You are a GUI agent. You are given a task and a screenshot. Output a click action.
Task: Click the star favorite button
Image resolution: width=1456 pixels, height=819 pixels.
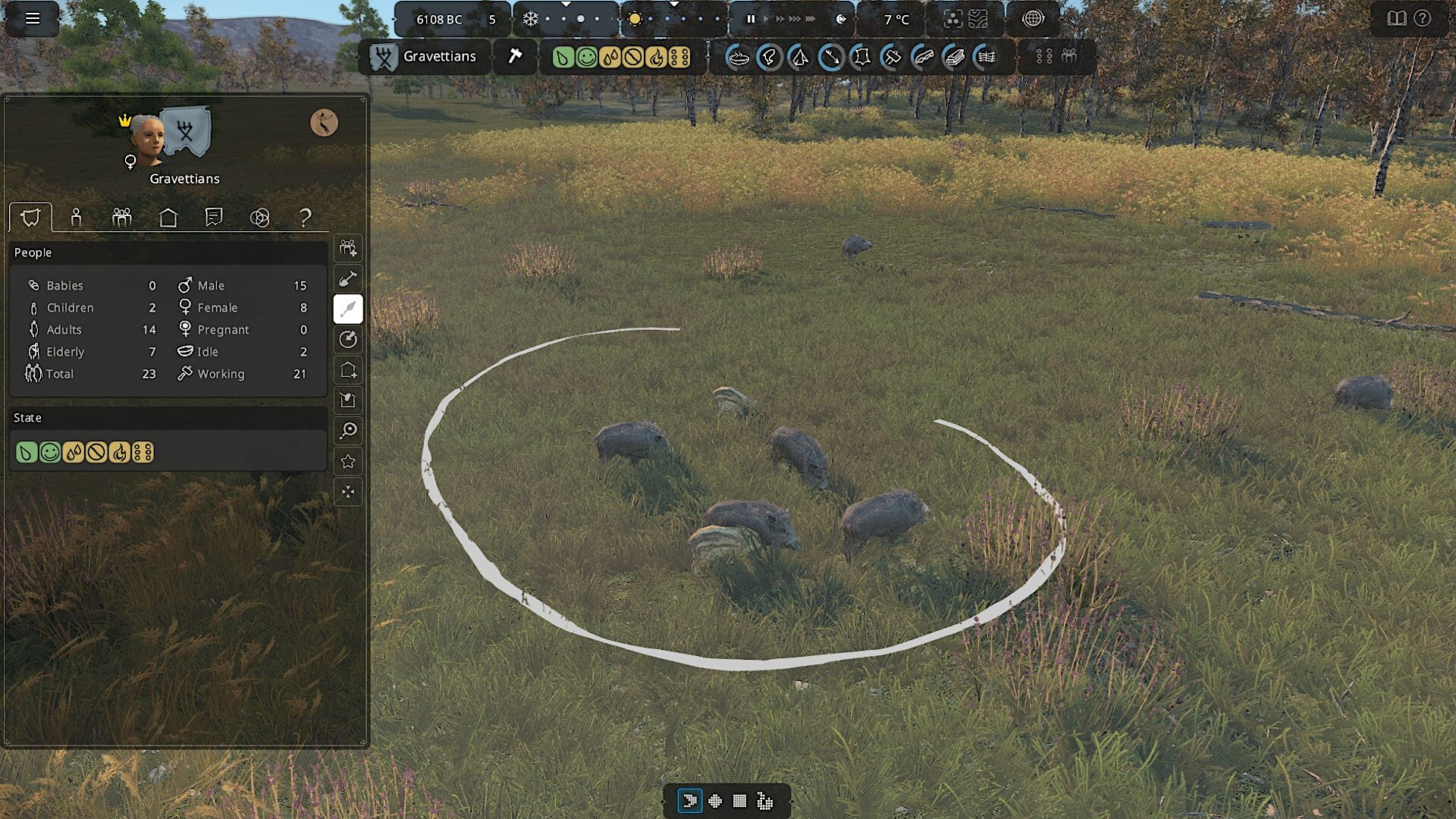(x=348, y=461)
